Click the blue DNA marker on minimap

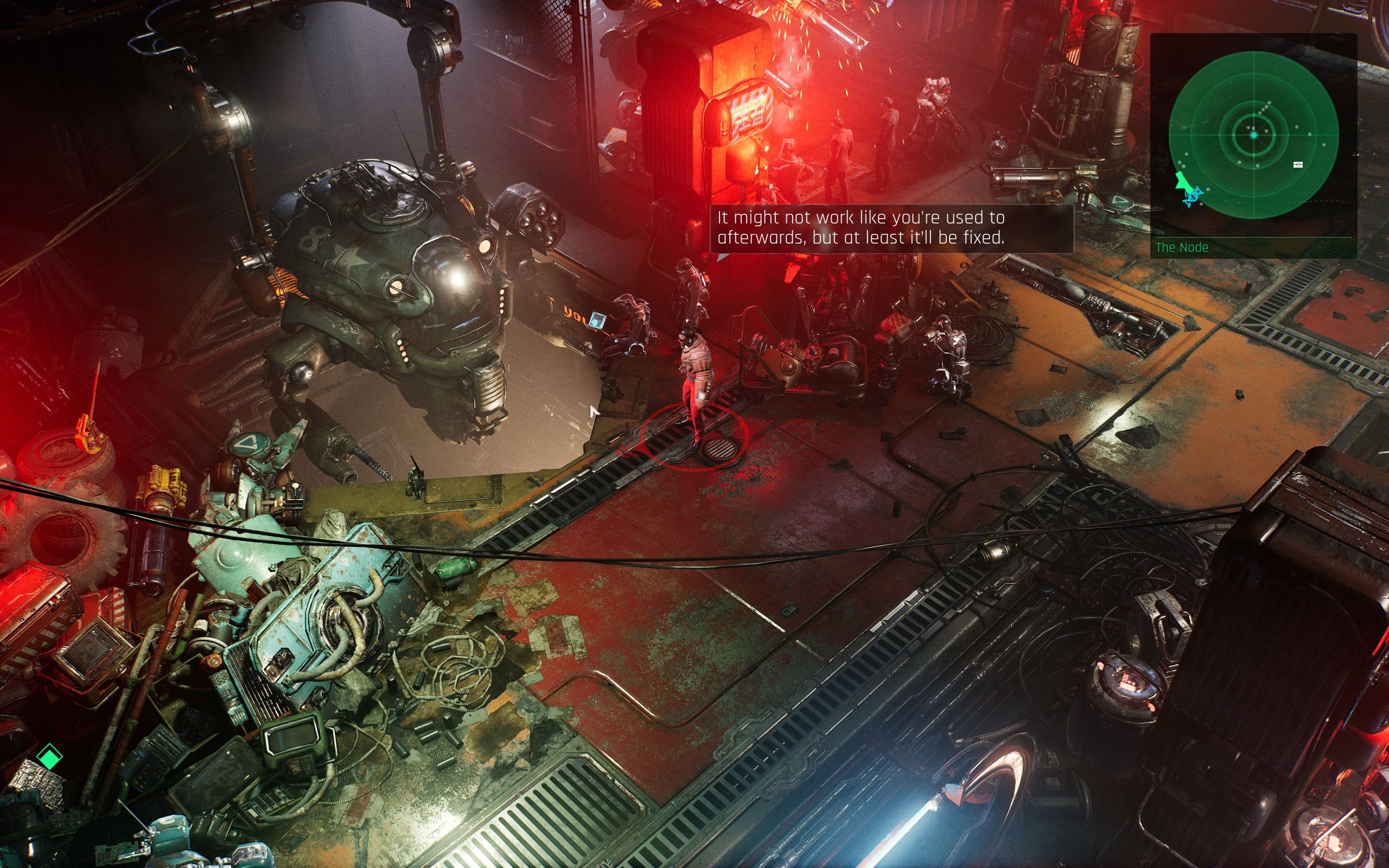point(1192,196)
